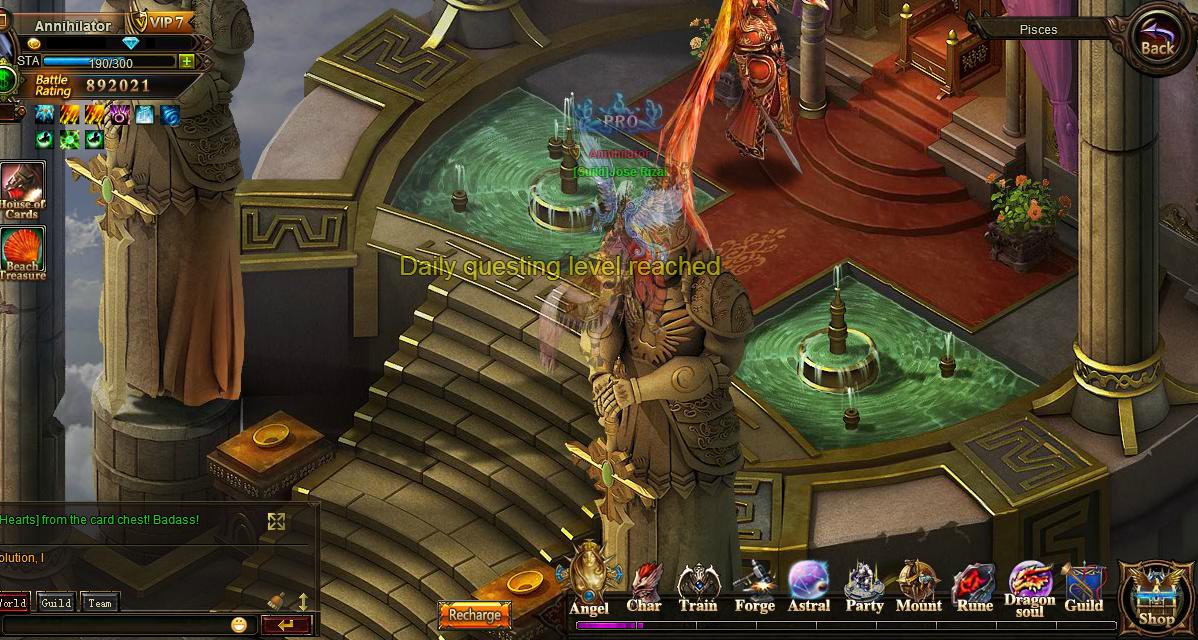
Task: Switch chat to the Guild channel
Action: [56, 603]
